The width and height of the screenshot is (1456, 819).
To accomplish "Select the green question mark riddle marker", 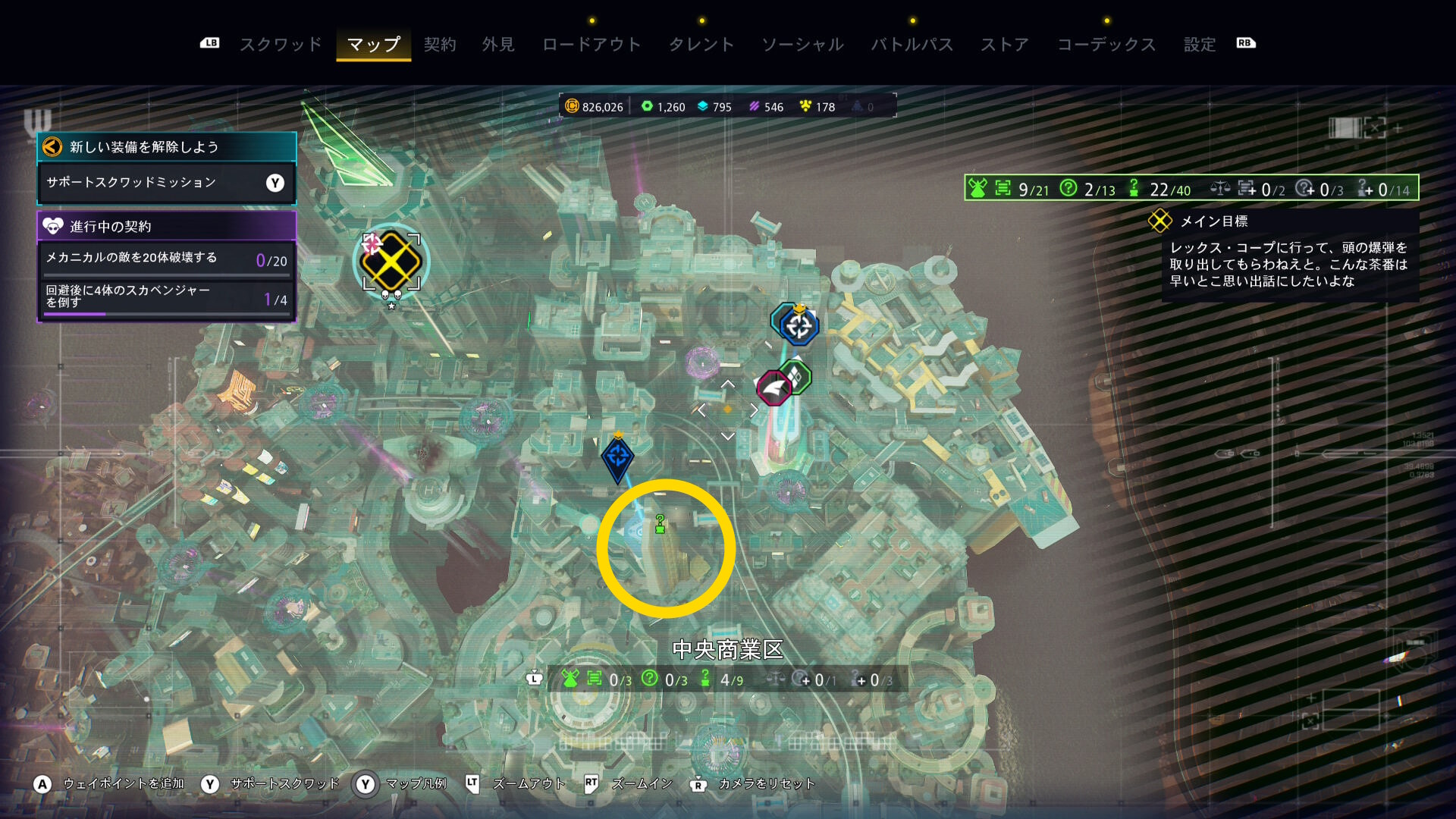I will [660, 524].
